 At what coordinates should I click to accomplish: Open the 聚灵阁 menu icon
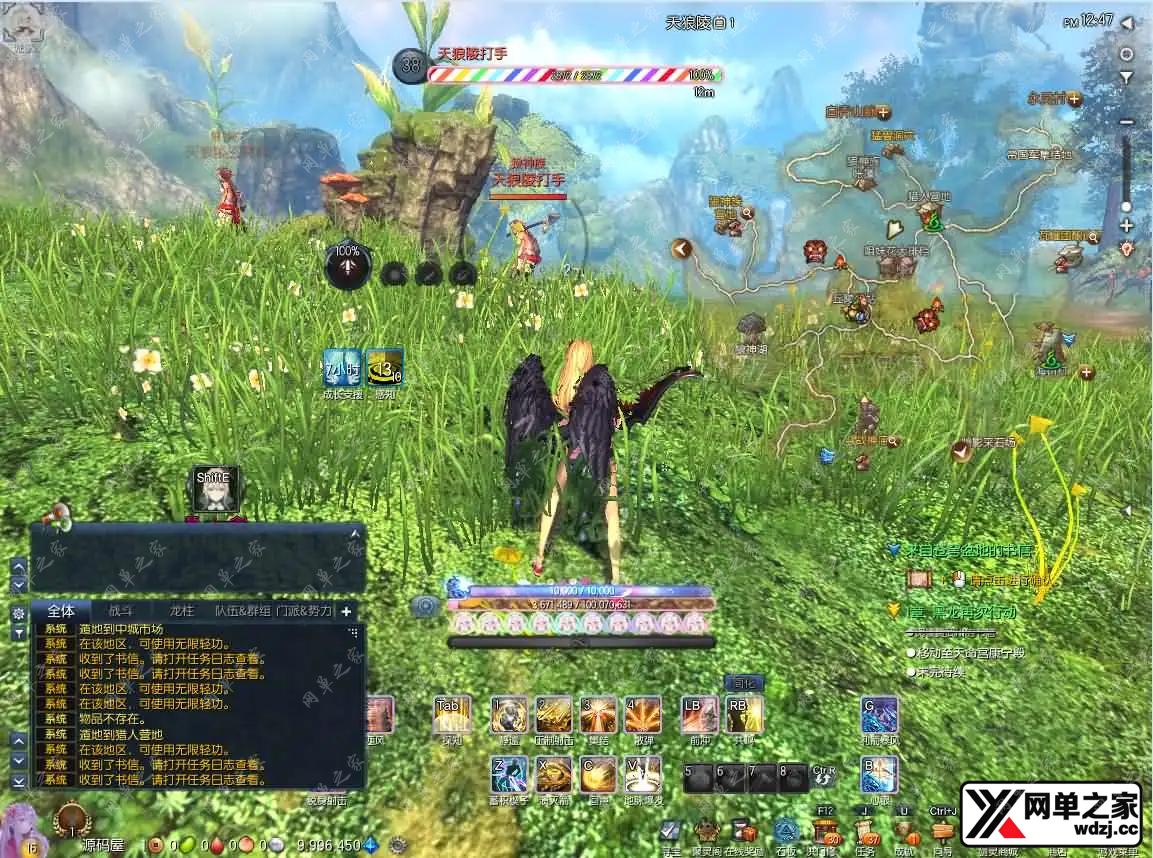706,832
